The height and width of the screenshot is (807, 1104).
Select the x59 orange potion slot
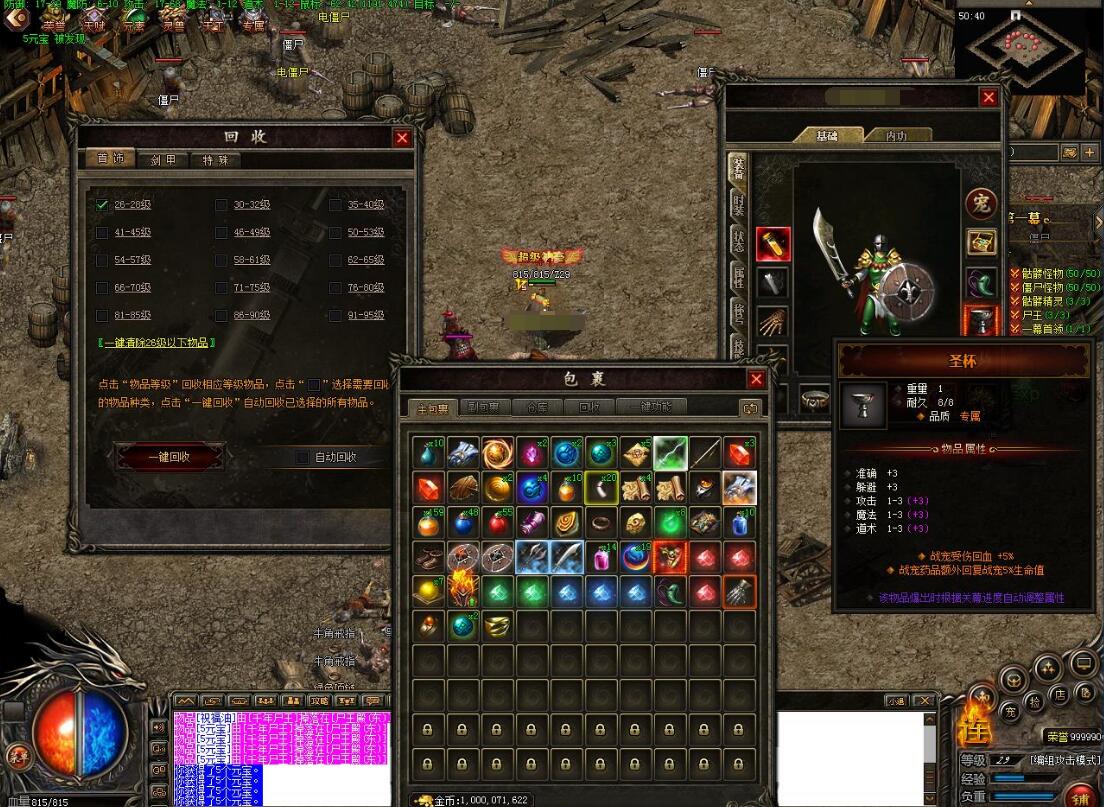coord(429,522)
